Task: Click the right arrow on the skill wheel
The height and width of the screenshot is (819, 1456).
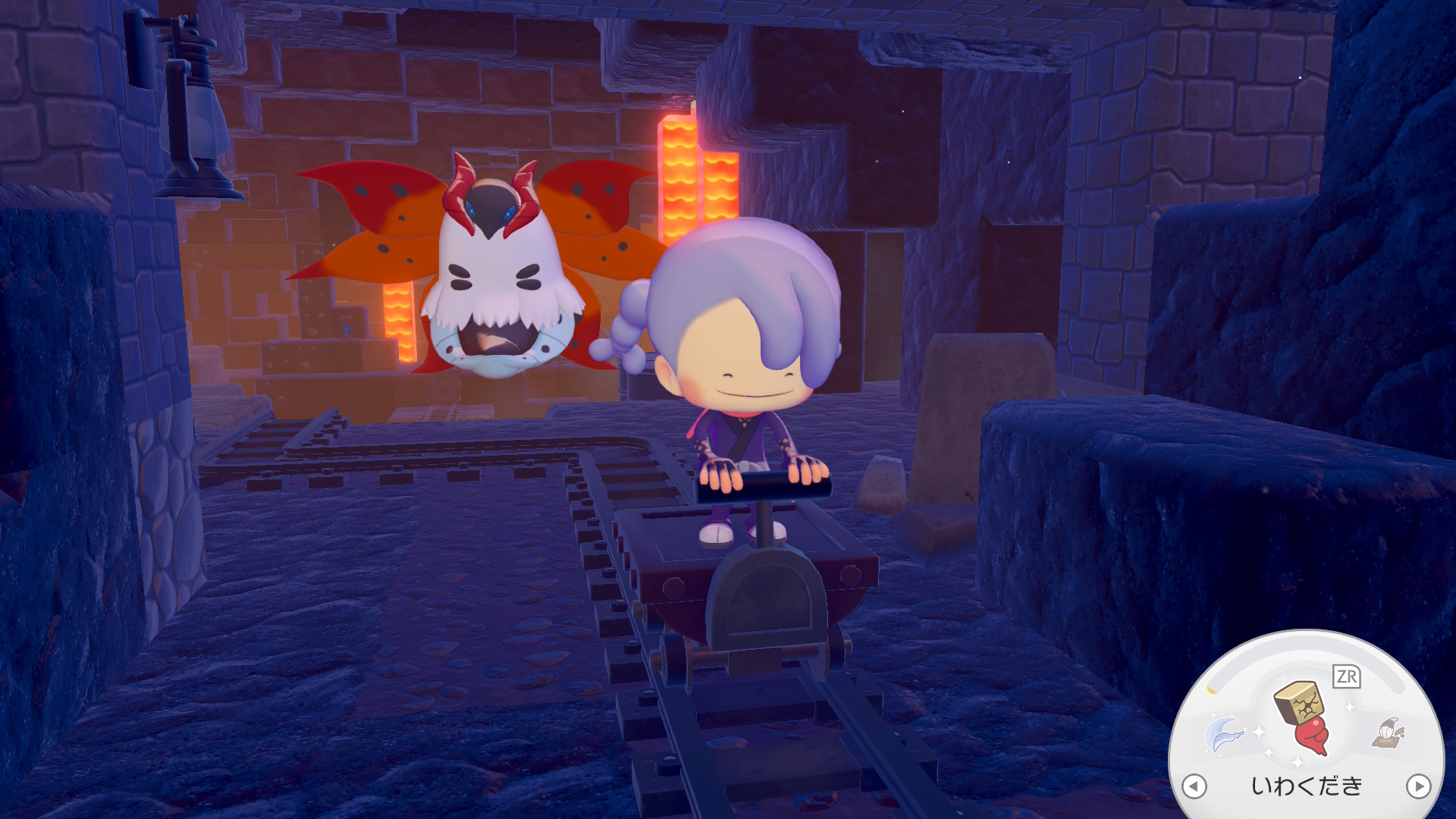Action: click(1418, 786)
